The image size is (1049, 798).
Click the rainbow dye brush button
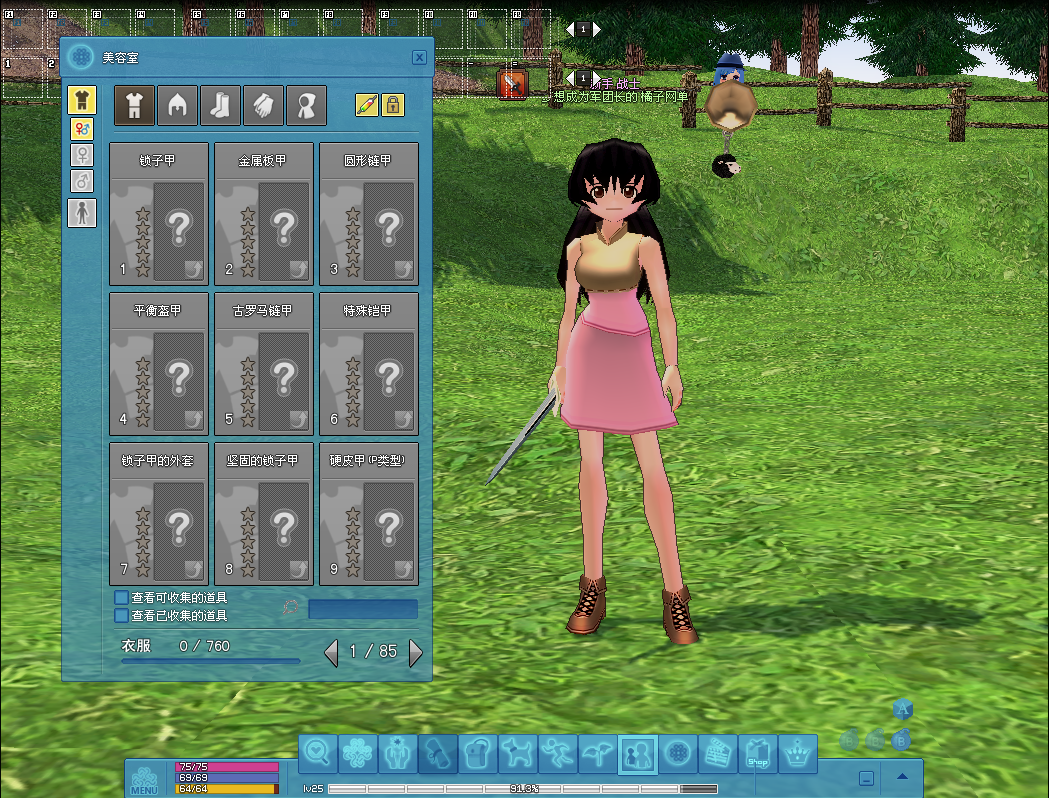click(x=367, y=104)
